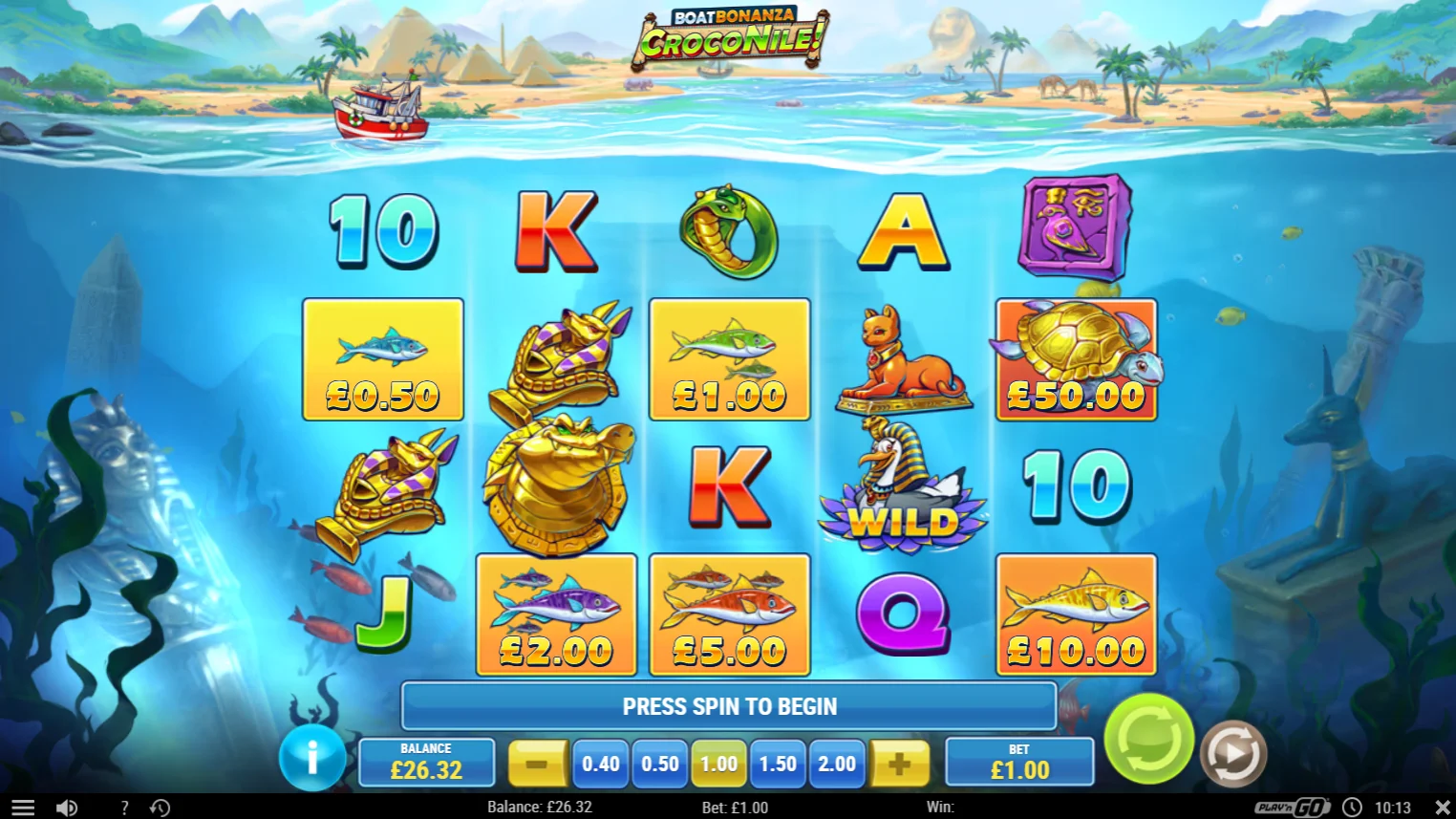Click the clock icon near the time
1456x819 pixels.
click(1353, 807)
